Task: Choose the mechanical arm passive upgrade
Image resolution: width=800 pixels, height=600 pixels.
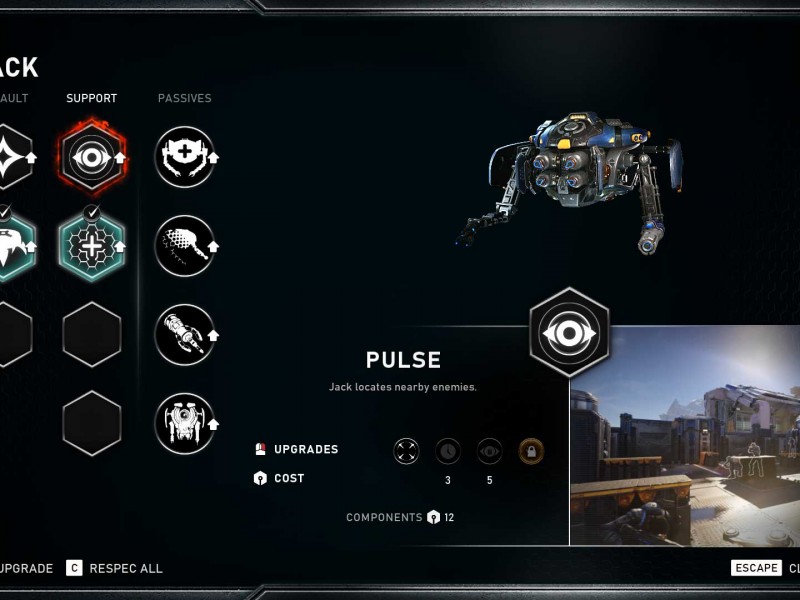Action: pyautogui.click(x=185, y=335)
